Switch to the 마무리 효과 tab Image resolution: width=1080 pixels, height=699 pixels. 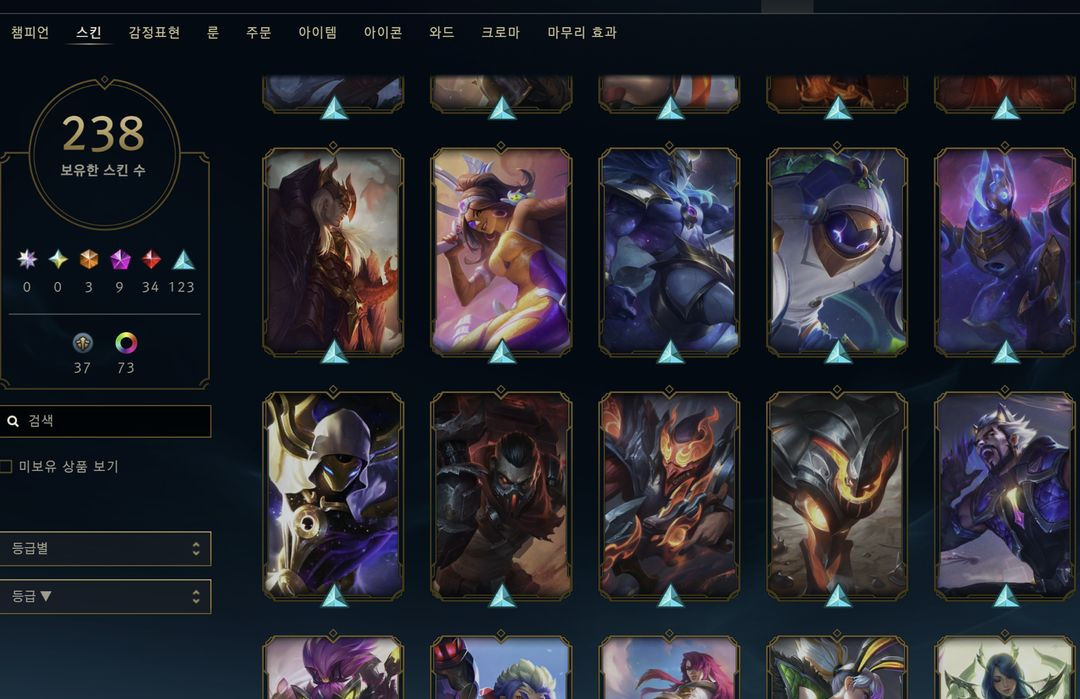coord(582,33)
